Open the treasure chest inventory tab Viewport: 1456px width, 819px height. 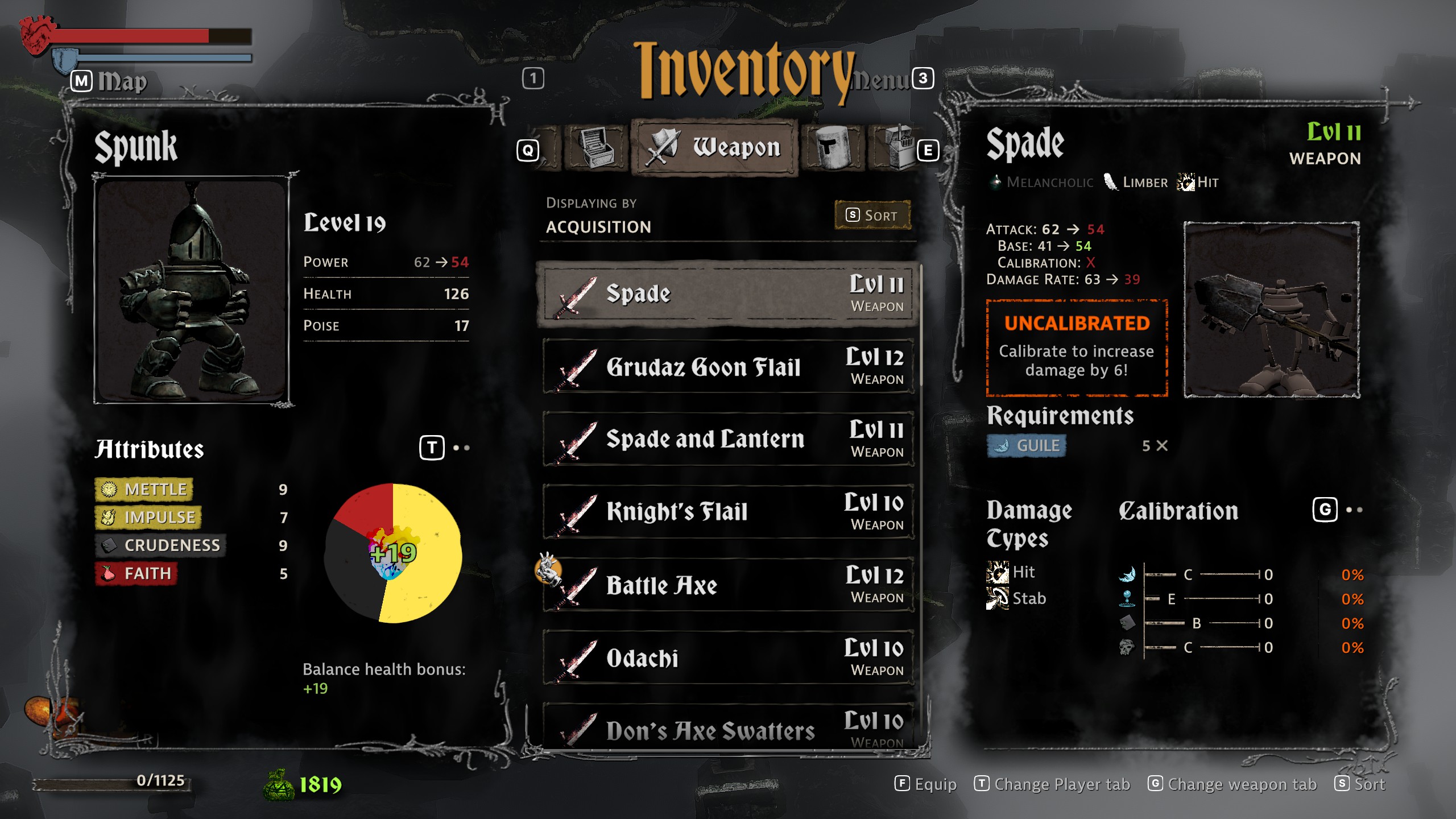click(595, 148)
